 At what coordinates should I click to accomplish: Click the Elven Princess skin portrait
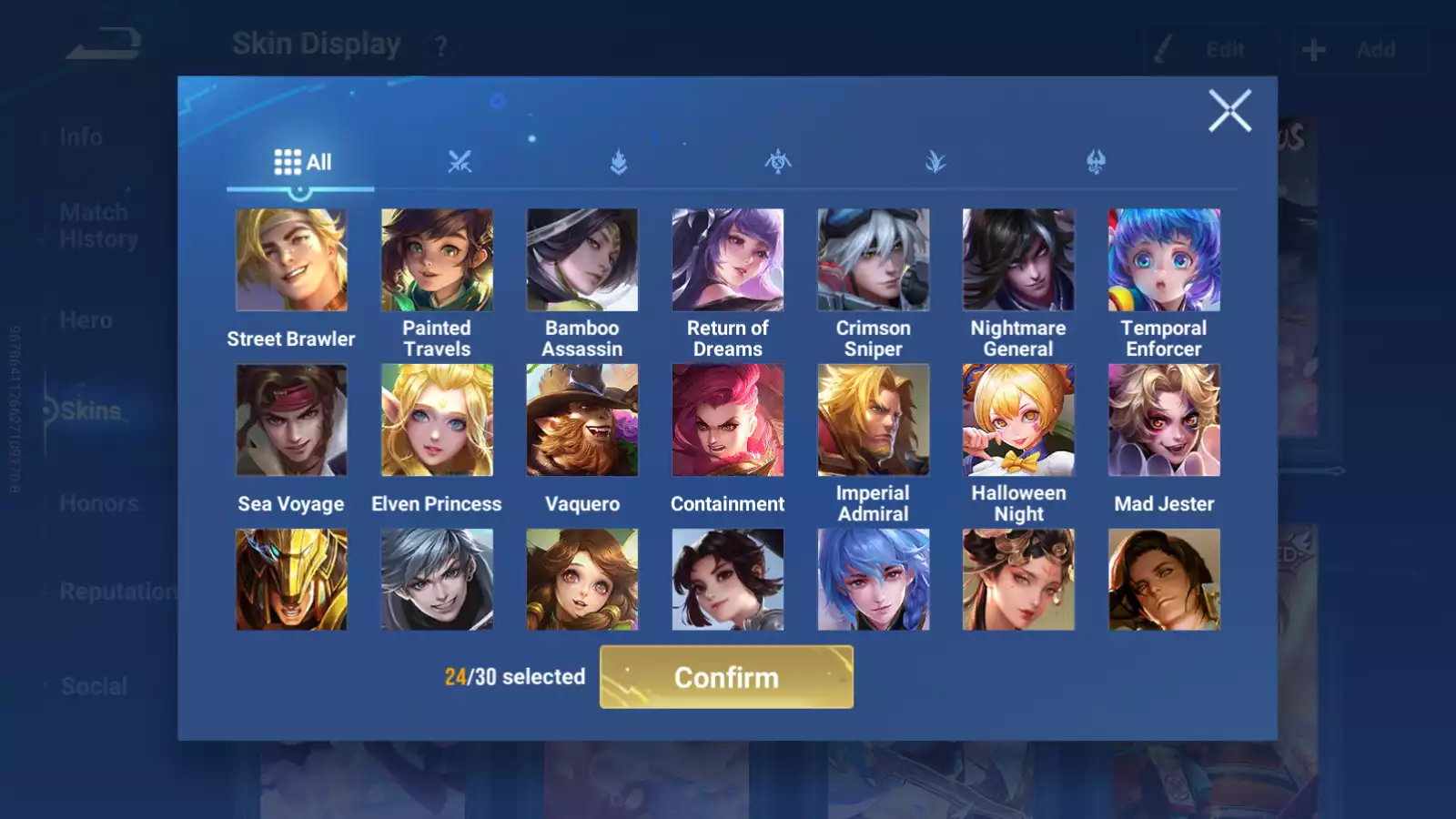pyautogui.click(x=437, y=419)
